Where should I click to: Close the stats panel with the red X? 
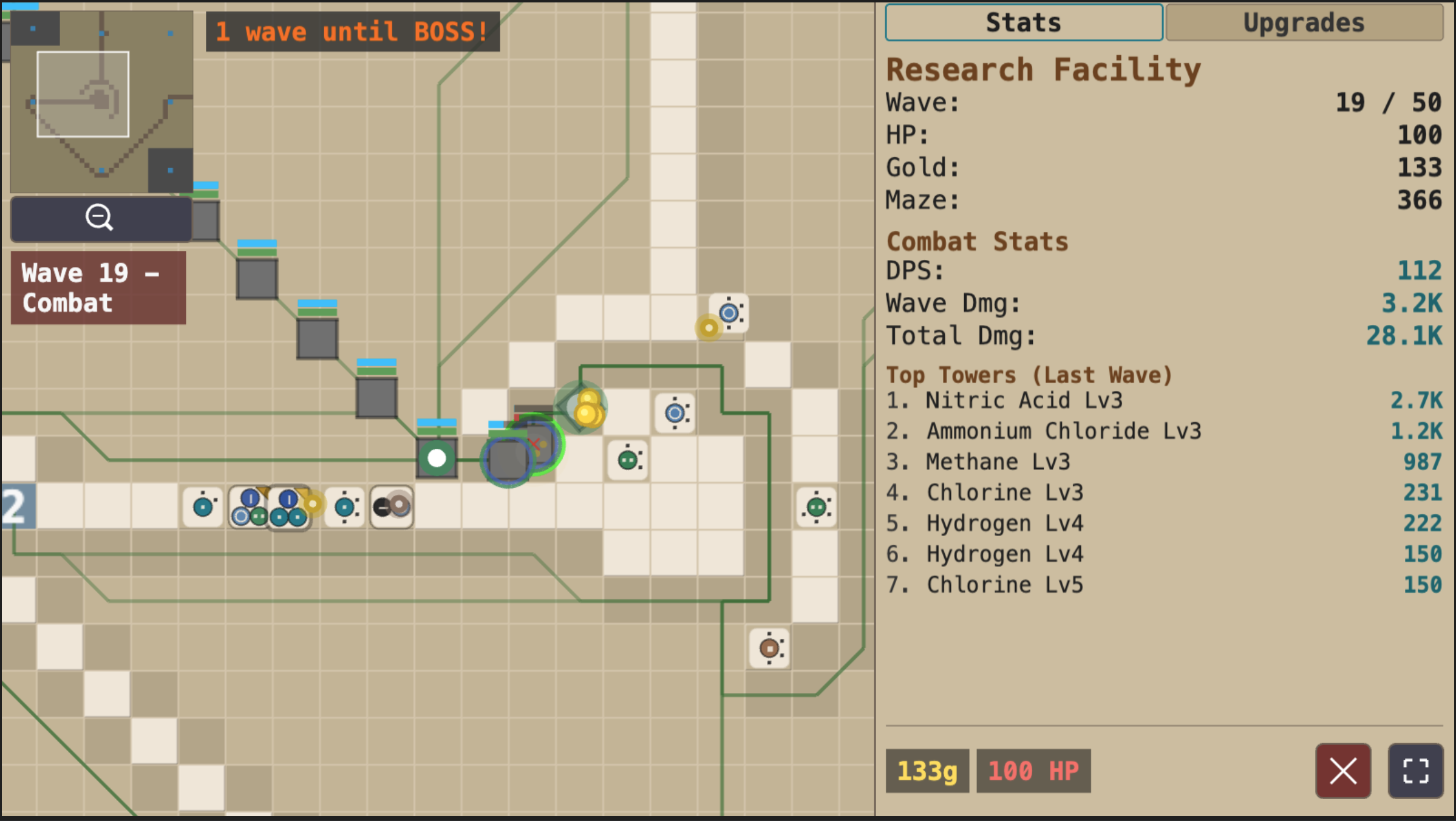[1343, 772]
